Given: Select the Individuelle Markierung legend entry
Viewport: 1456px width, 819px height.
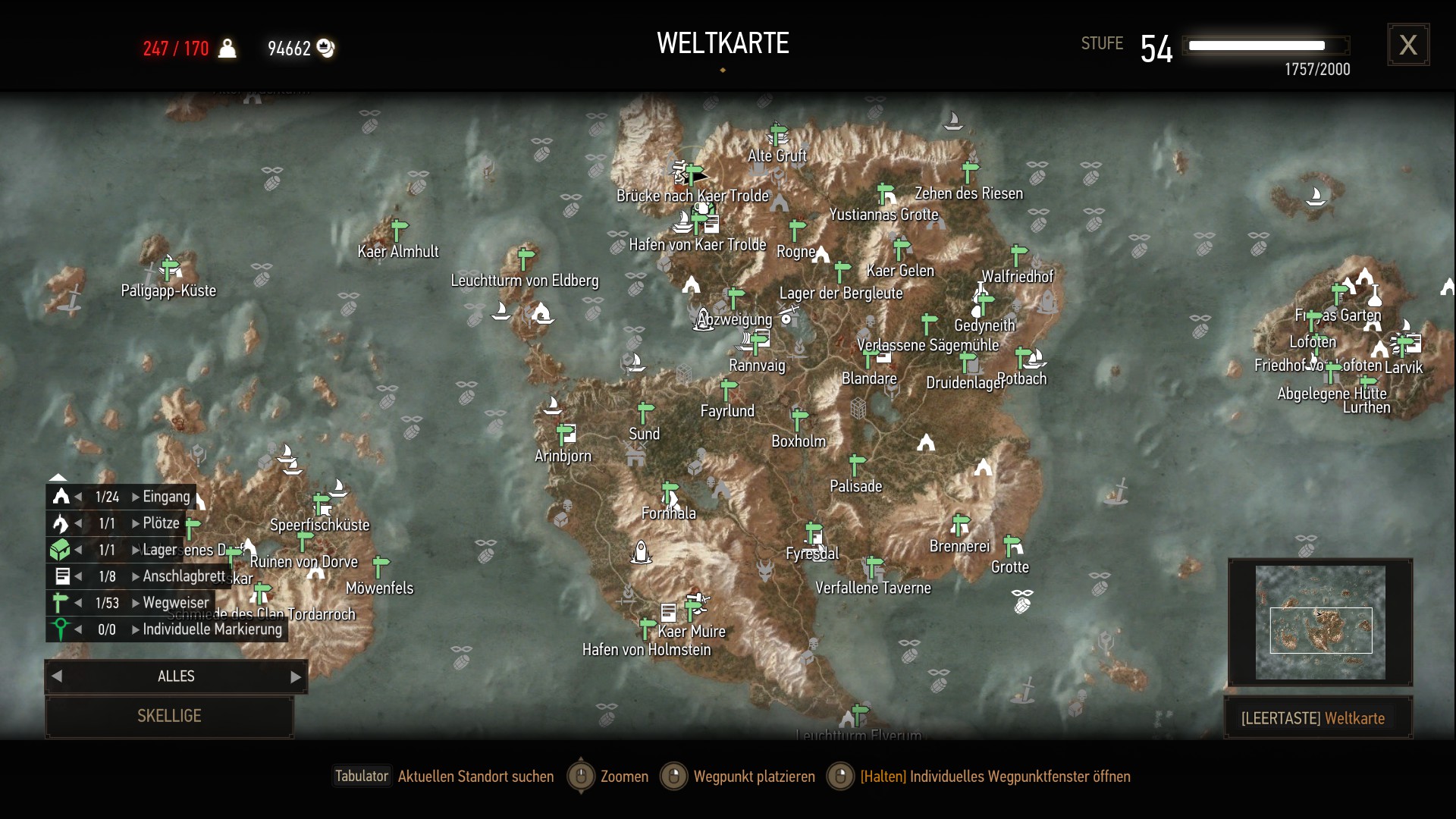Looking at the screenshot, I should point(212,629).
